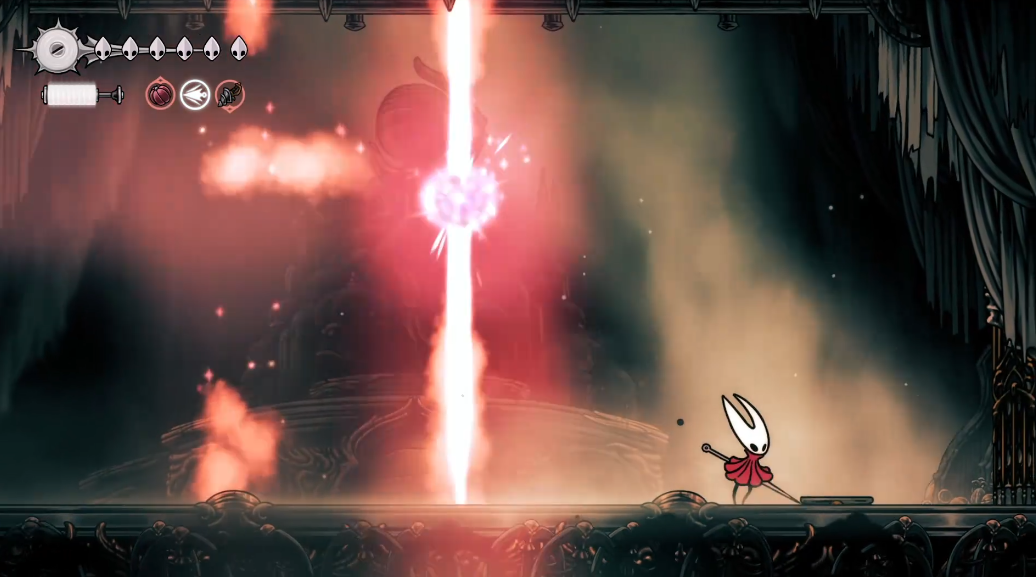Select the red striped ball tool icon
This screenshot has height=577, width=1036.
pyautogui.click(x=160, y=95)
